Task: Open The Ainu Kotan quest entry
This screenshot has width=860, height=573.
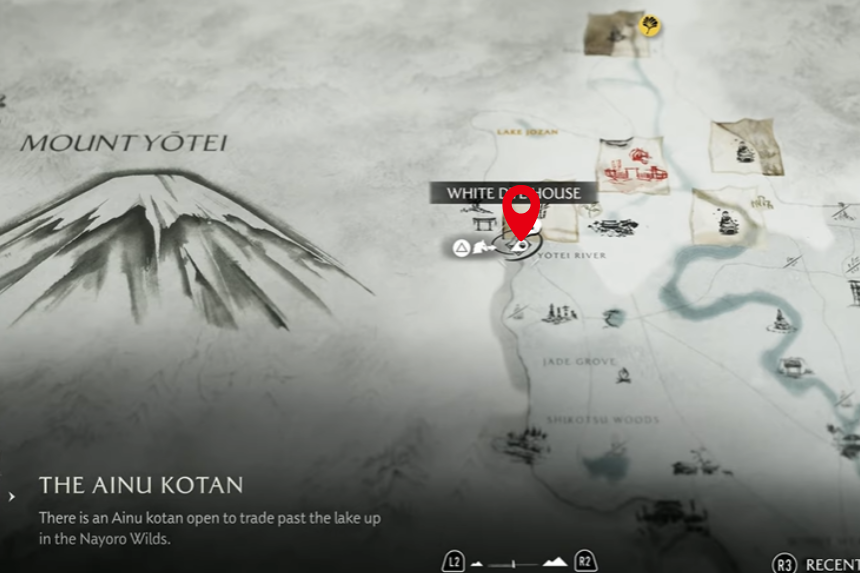Action: coord(141,486)
